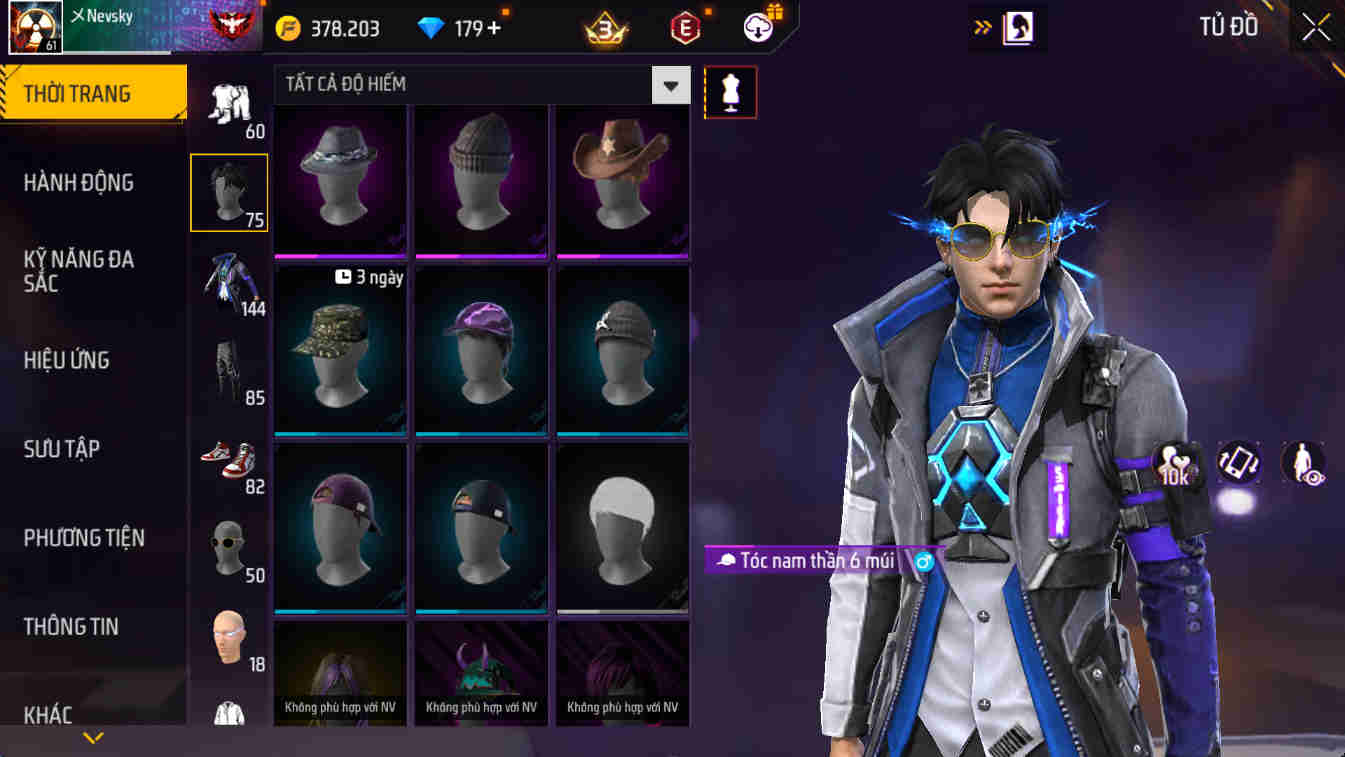This screenshot has width=1345, height=757.
Task: Click the glasses category showing 18 items
Action: [229, 638]
